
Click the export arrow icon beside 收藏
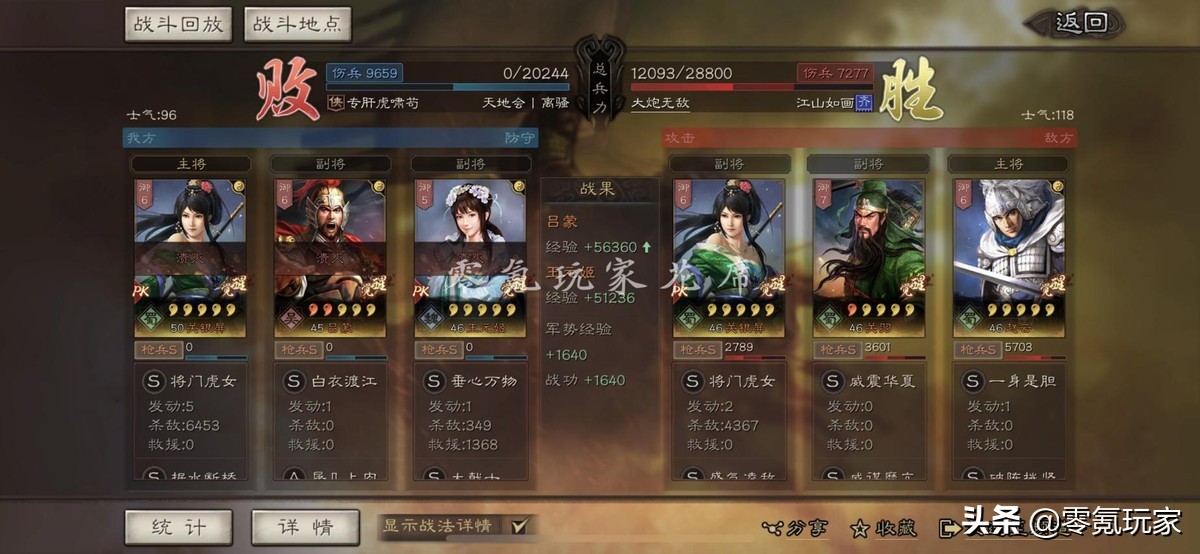click(x=948, y=527)
